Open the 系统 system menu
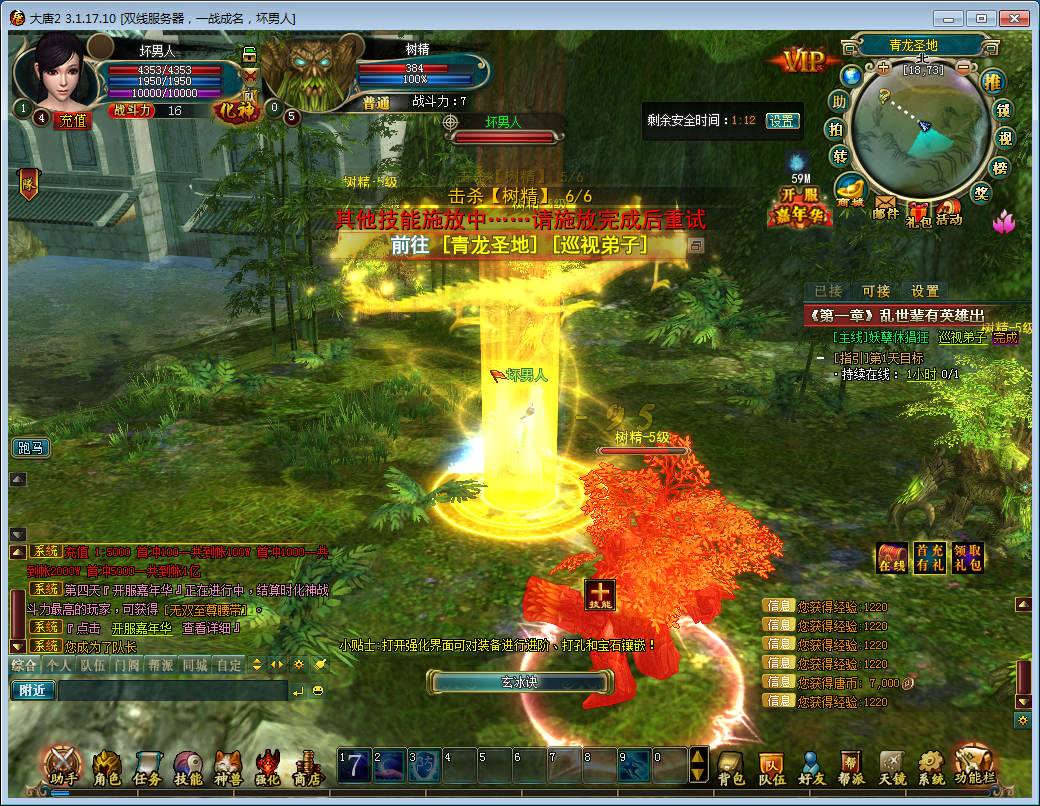1040x806 pixels. click(x=931, y=766)
